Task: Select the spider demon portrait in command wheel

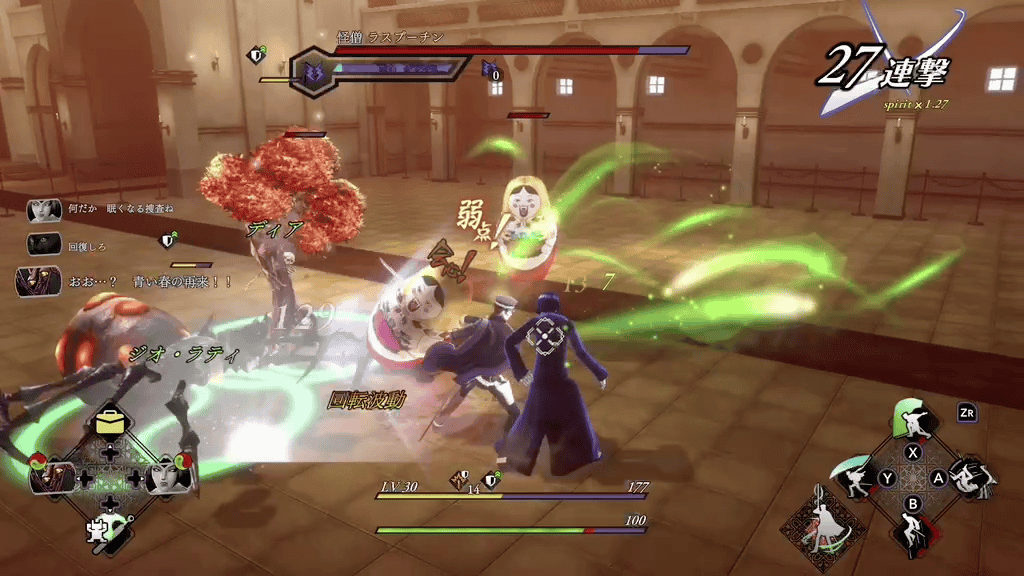Action: [x=52, y=476]
